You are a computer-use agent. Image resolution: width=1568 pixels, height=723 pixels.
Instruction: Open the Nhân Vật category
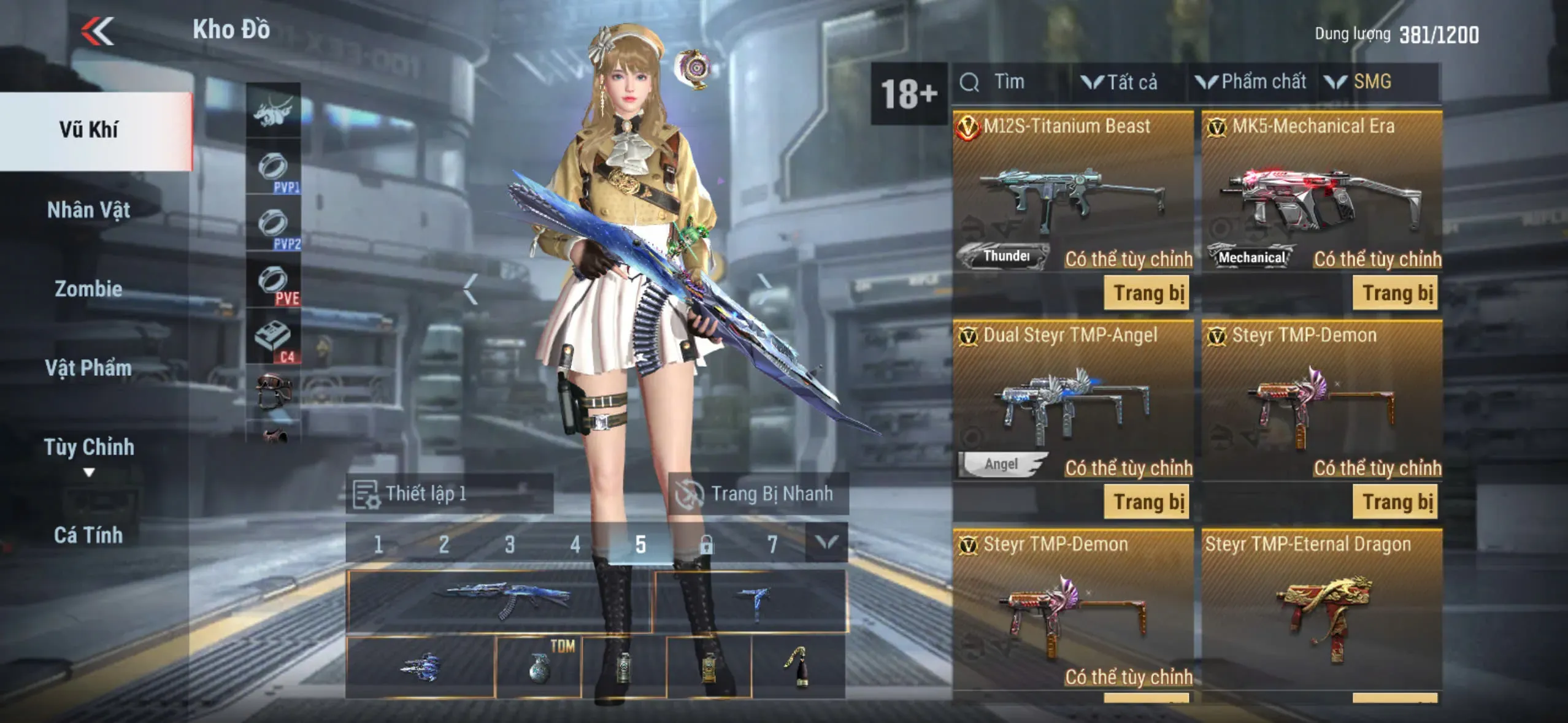[x=89, y=210]
